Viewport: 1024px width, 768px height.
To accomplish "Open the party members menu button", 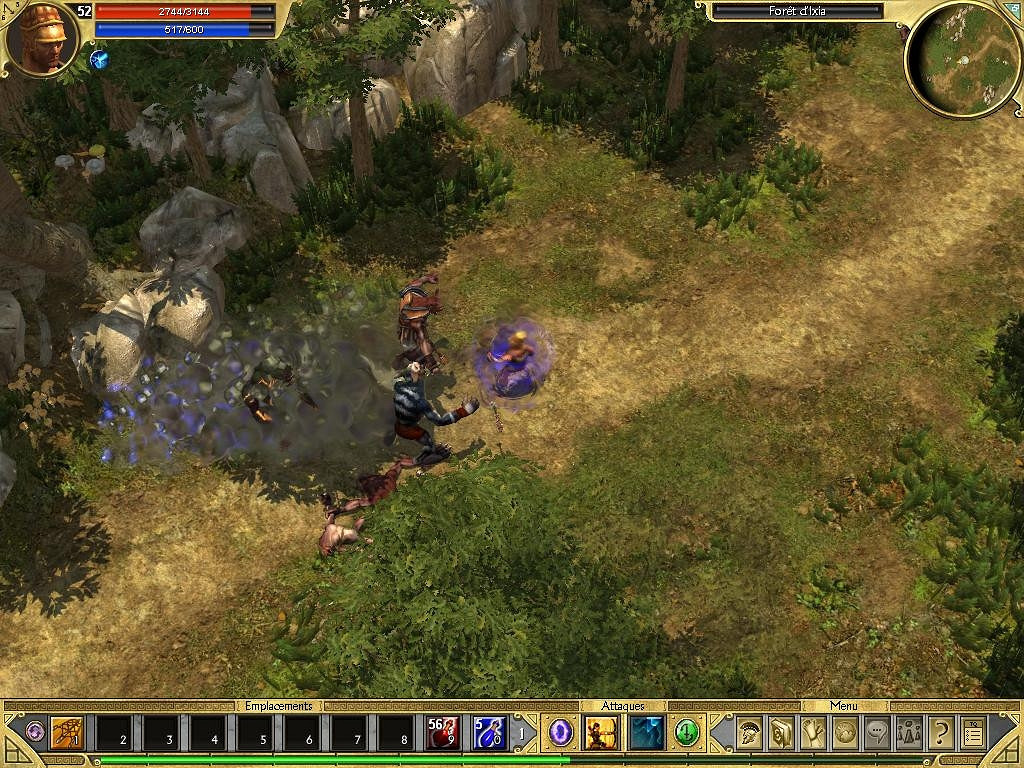I will pyautogui.click(x=909, y=734).
